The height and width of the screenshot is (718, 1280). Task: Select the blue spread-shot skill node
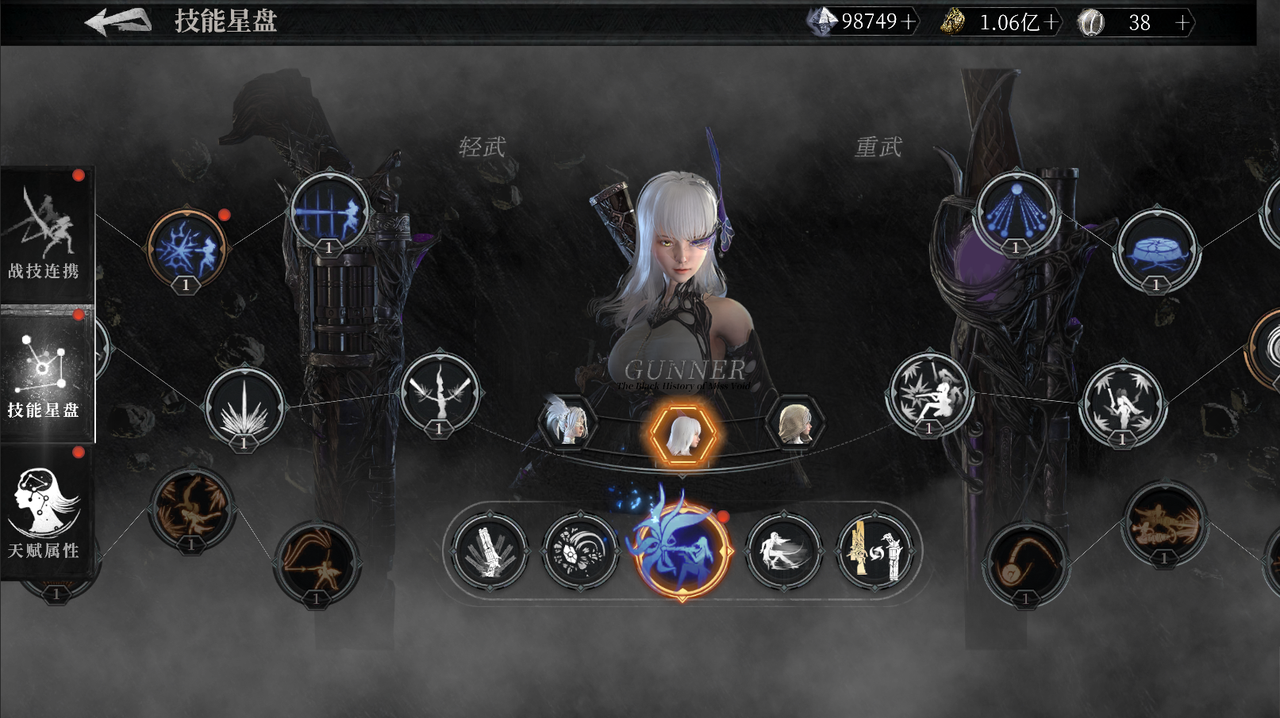pos(1016,213)
